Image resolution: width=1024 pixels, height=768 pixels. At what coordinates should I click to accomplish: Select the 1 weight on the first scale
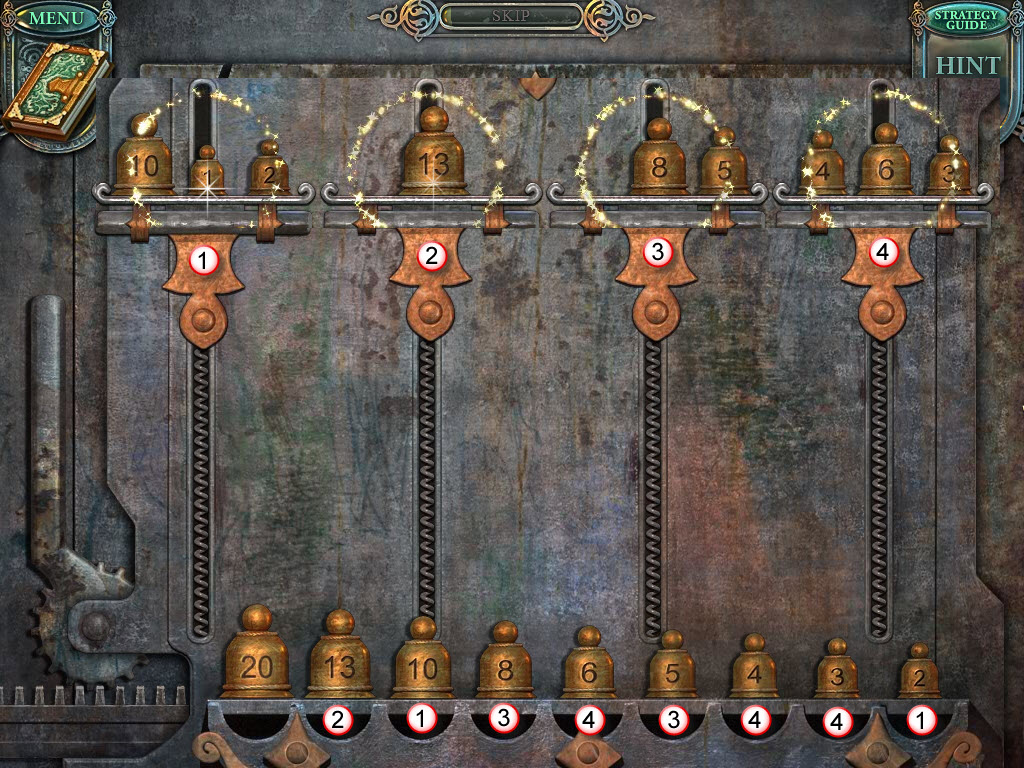coord(205,174)
